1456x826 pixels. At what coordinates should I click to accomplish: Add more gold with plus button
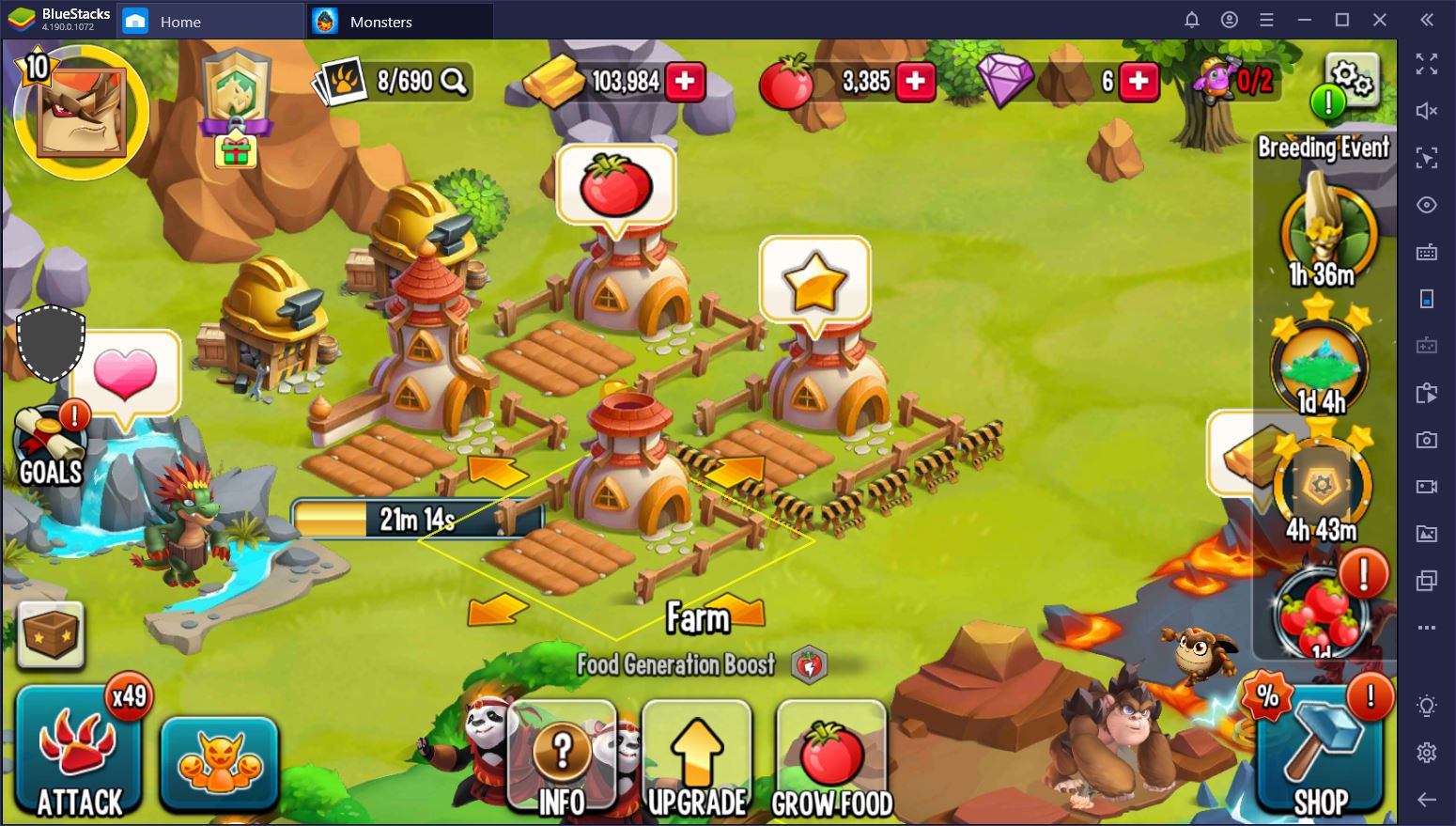(686, 82)
